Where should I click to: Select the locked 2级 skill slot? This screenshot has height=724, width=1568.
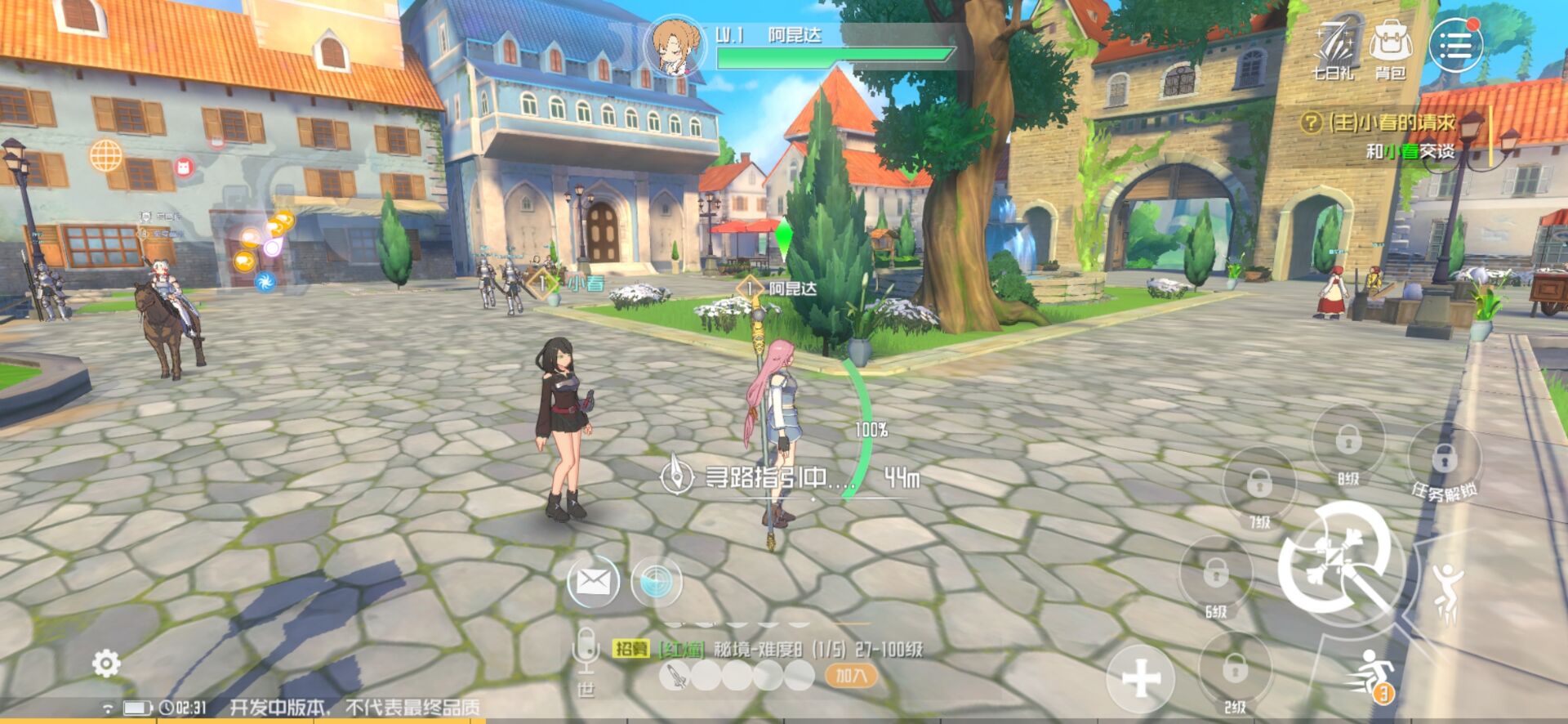click(x=1234, y=670)
